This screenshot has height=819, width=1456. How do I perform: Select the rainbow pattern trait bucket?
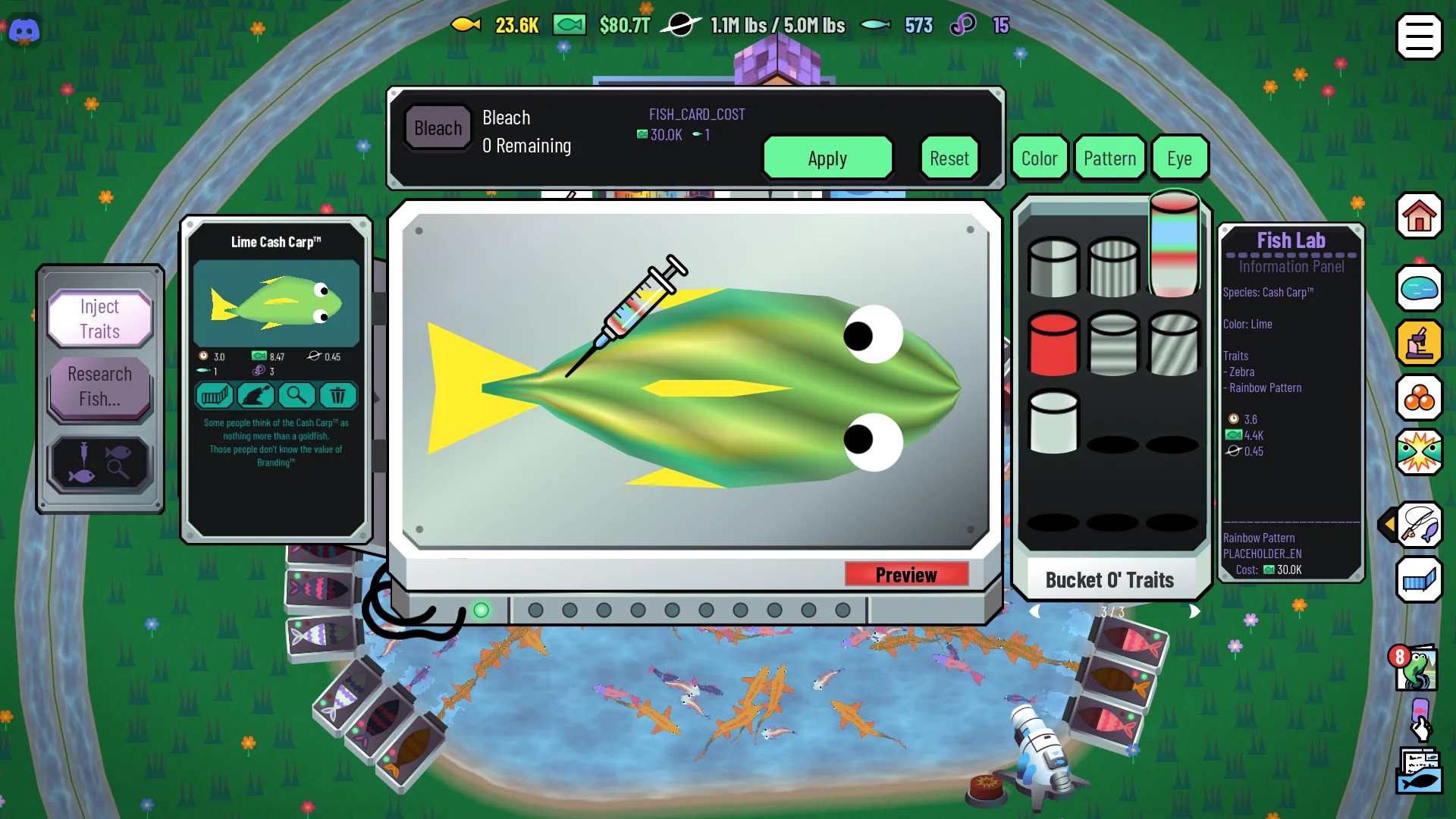(x=1173, y=243)
